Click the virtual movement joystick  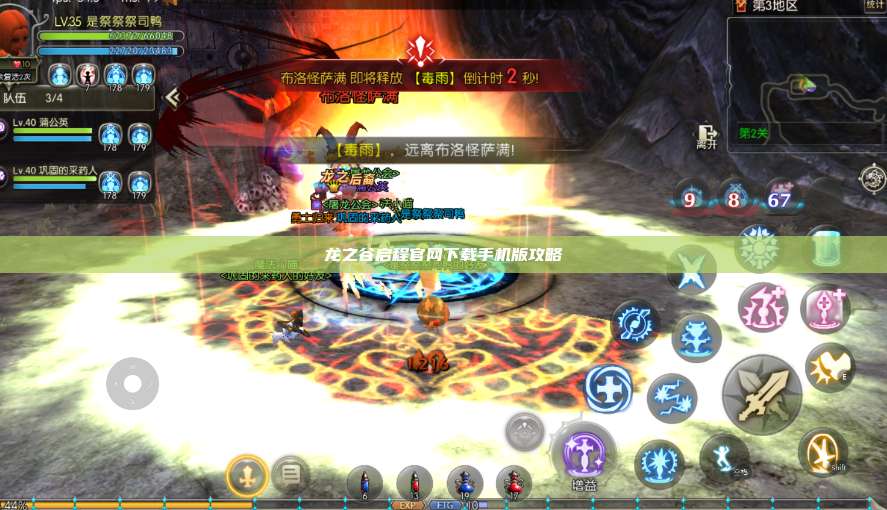coord(132,382)
